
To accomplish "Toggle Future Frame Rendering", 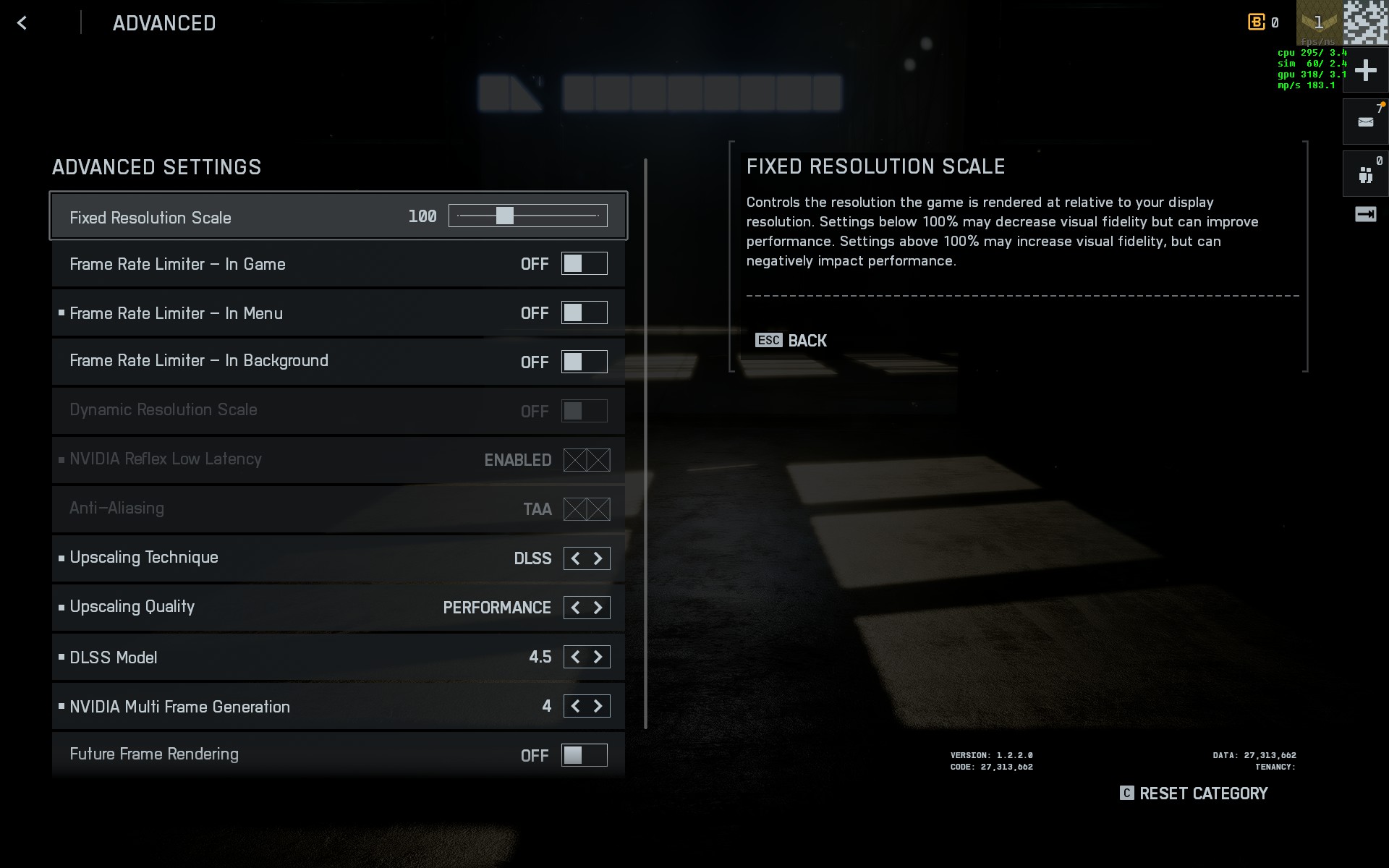I will pos(584,755).
